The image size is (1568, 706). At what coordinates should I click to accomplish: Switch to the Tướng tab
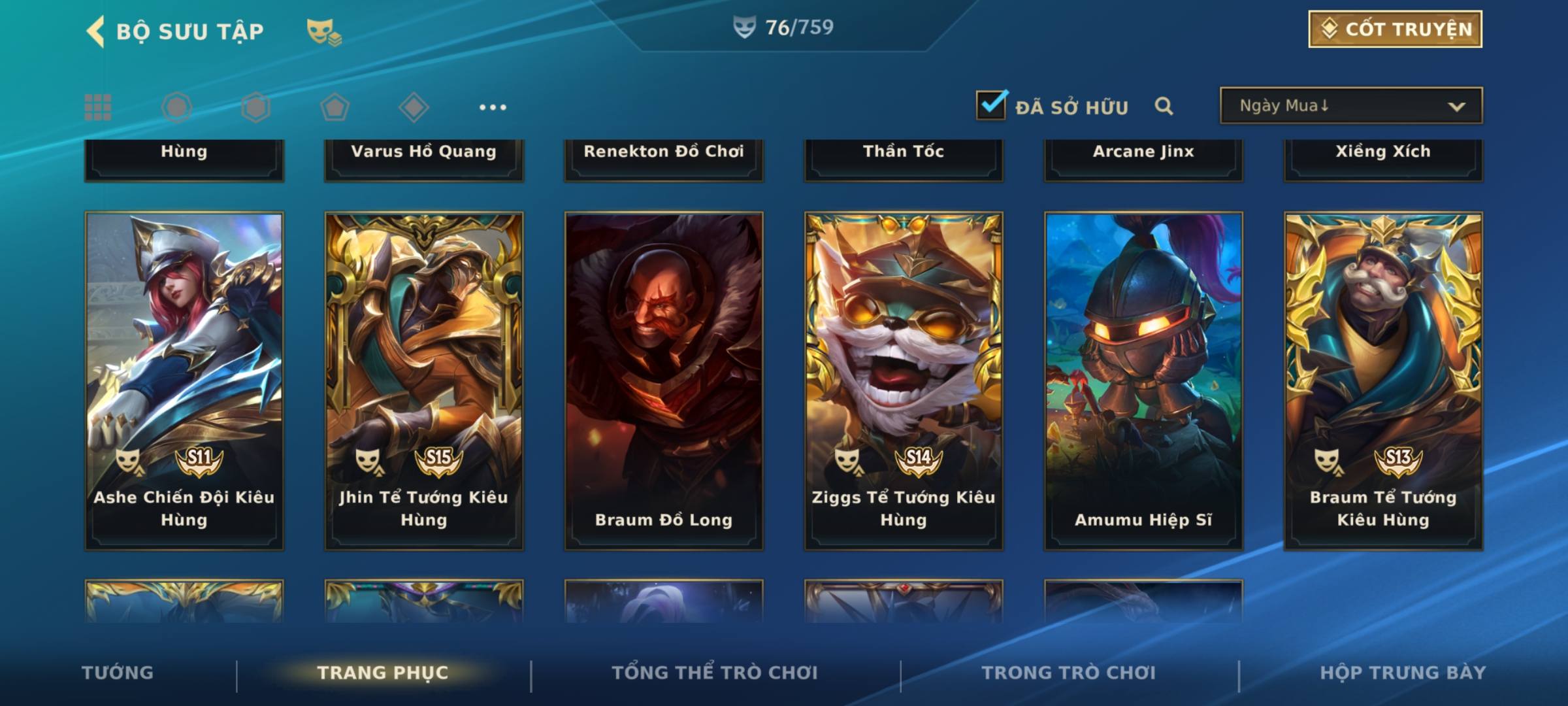[x=118, y=673]
